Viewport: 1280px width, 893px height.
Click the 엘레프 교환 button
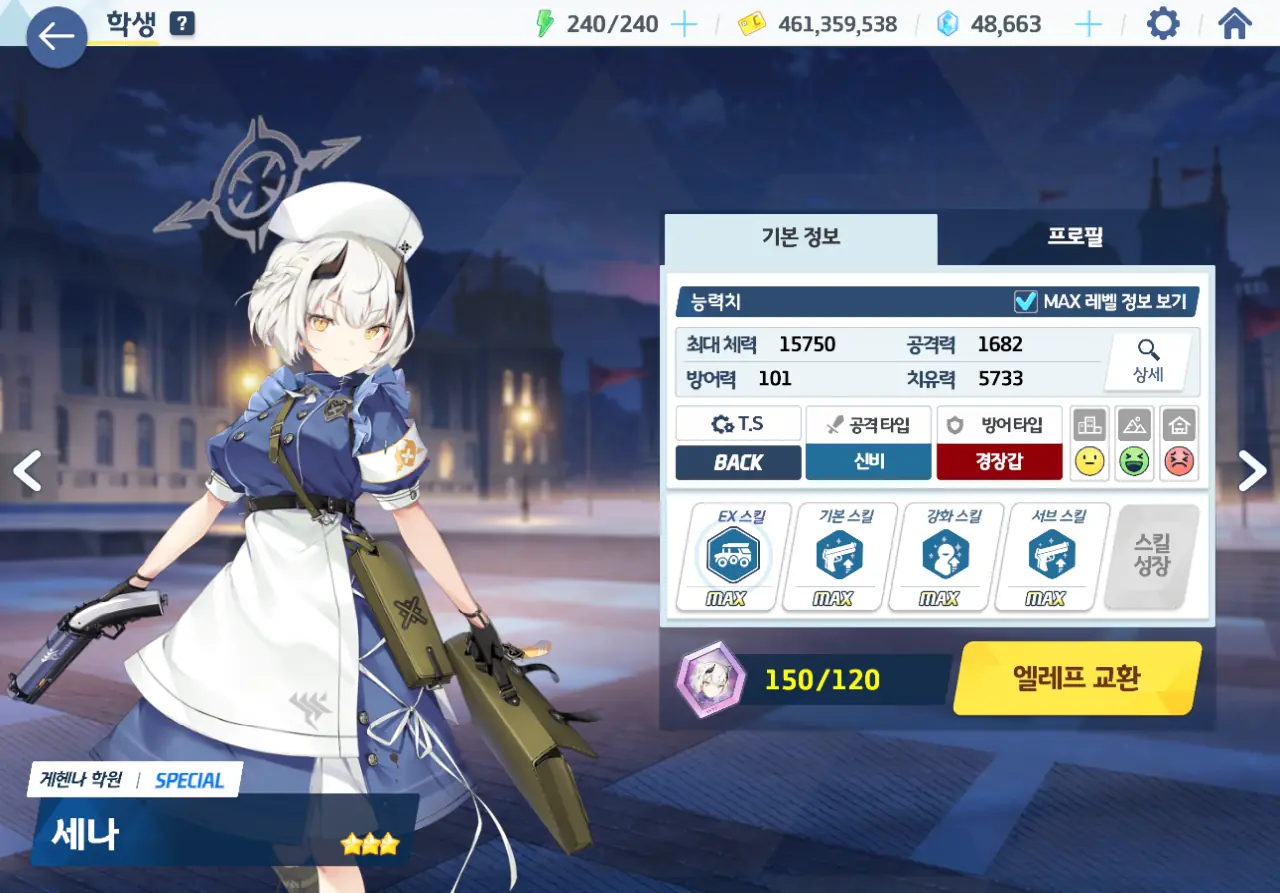point(1076,678)
